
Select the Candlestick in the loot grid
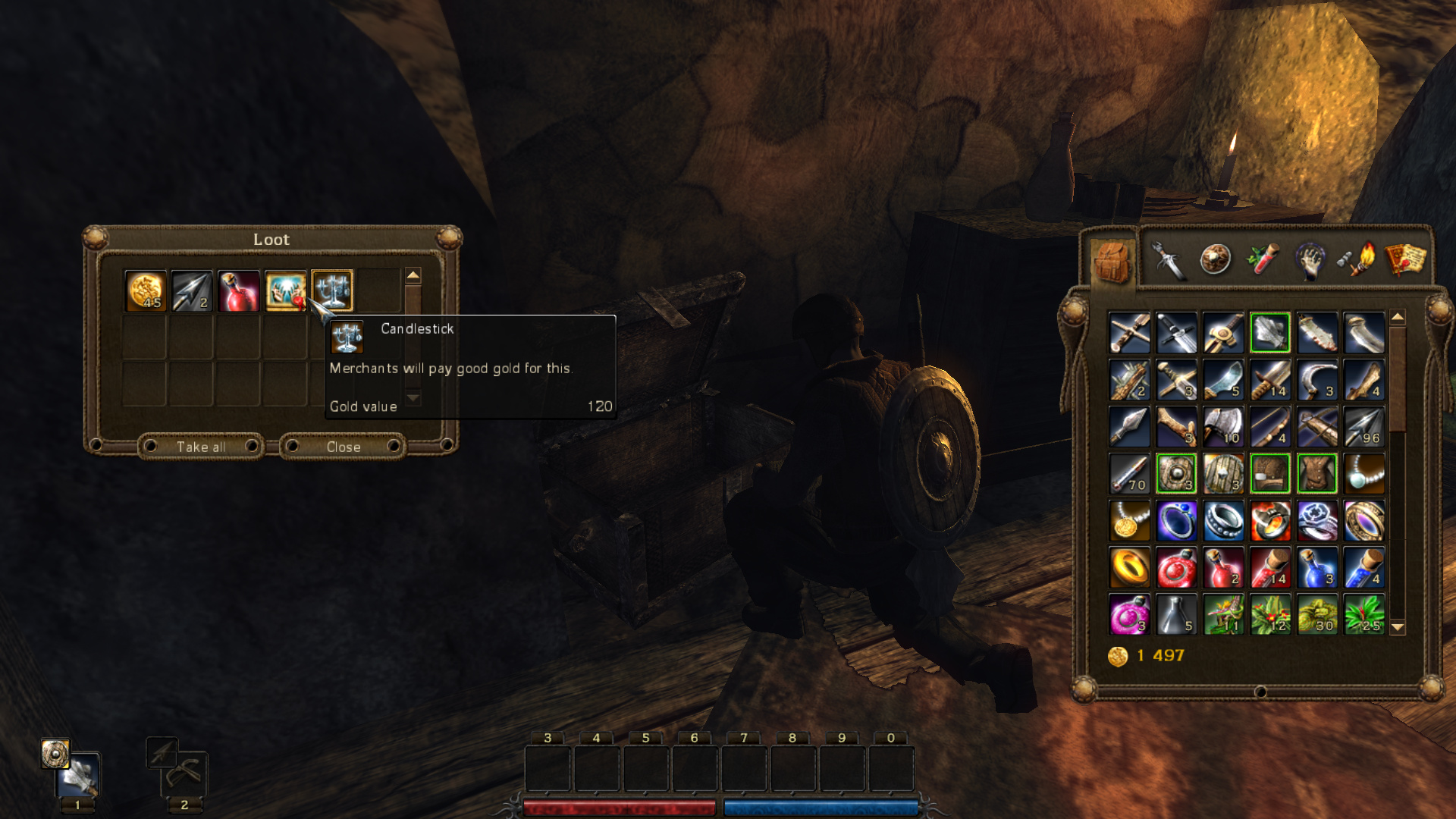332,290
